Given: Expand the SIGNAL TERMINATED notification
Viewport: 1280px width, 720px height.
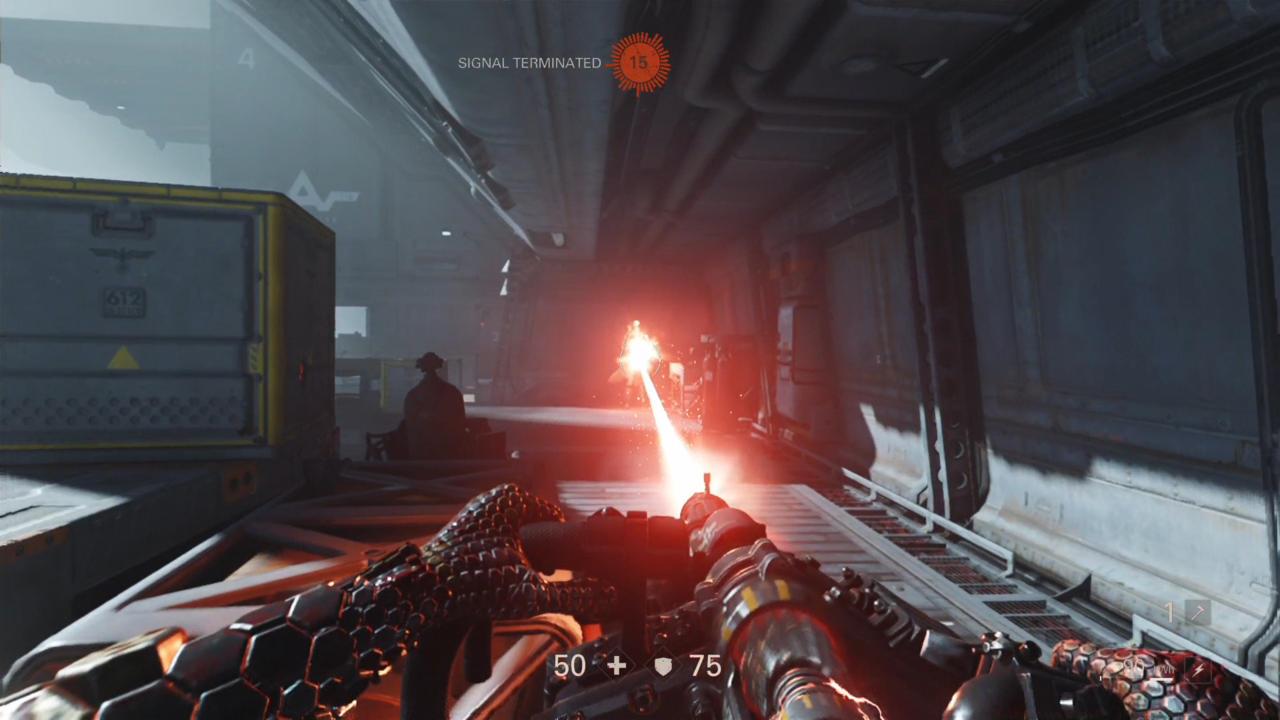Looking at the screenshot, I should tap(528, 60).
